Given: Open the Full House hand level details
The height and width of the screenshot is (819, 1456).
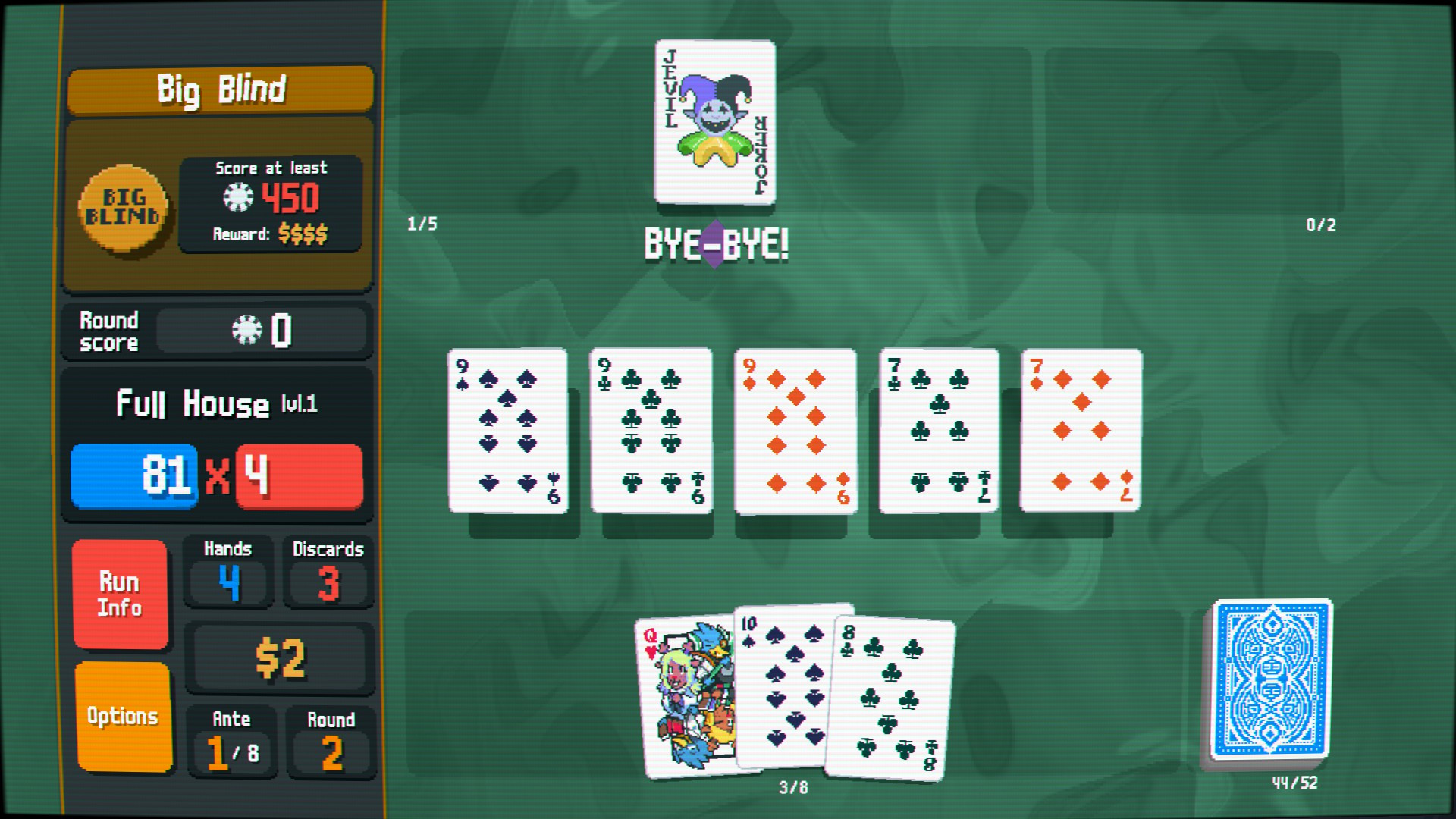Looking at the screenshot, I should click(x=215, y=404).
